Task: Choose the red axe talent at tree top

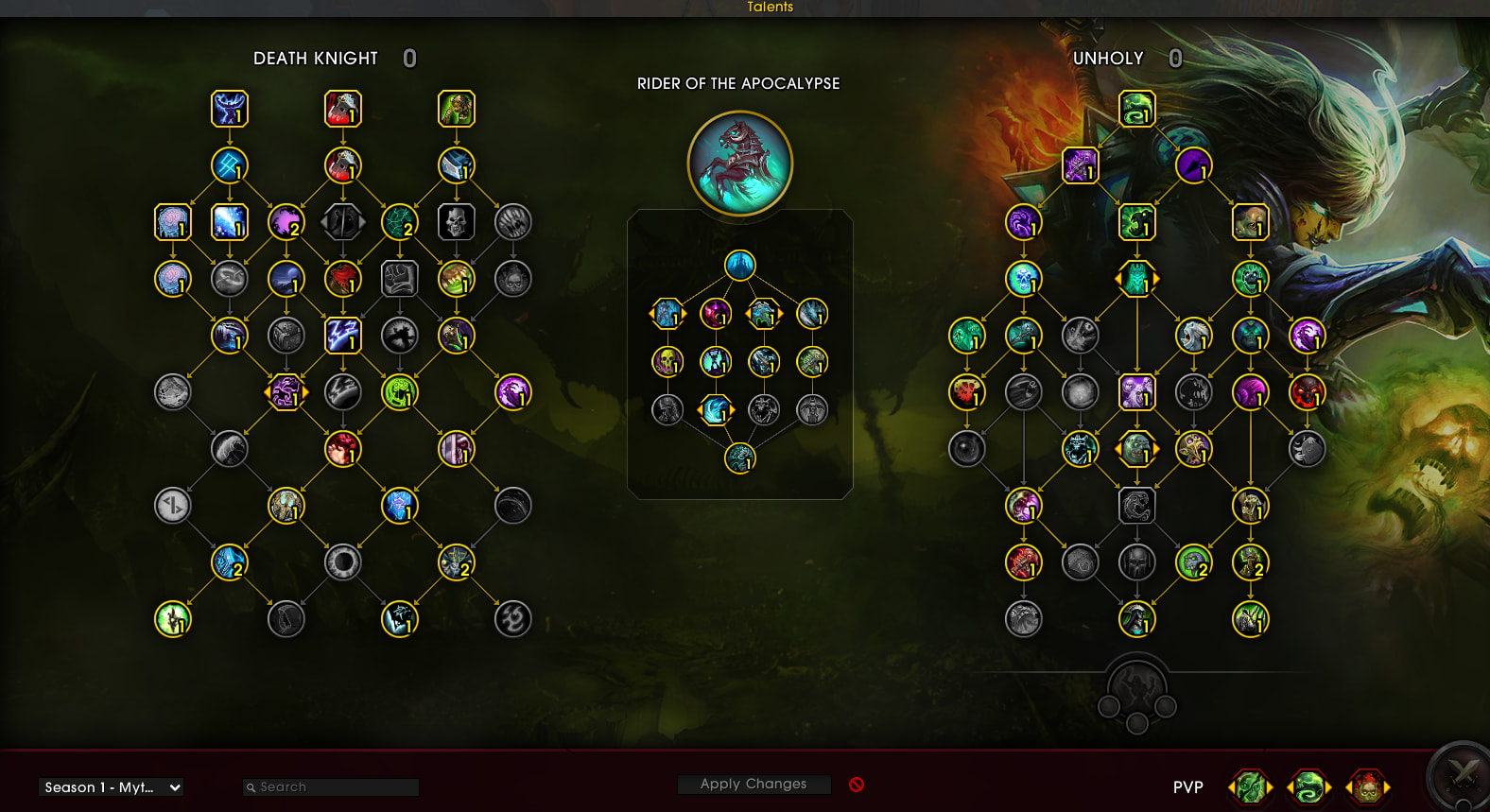Action: click(x=342, y=110)
